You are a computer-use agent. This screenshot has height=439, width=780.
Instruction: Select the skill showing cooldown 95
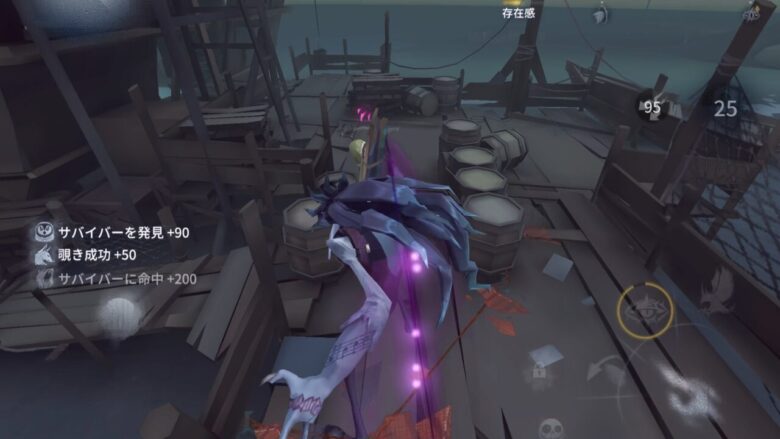click(653, 108)
